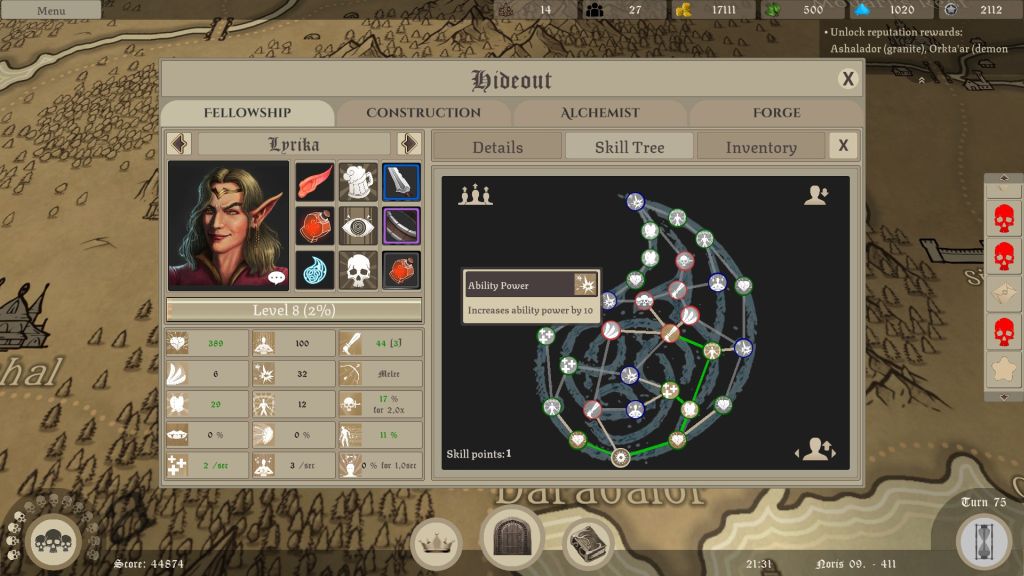
Task: Open the crown kingdom button
Action: (435, 543)
